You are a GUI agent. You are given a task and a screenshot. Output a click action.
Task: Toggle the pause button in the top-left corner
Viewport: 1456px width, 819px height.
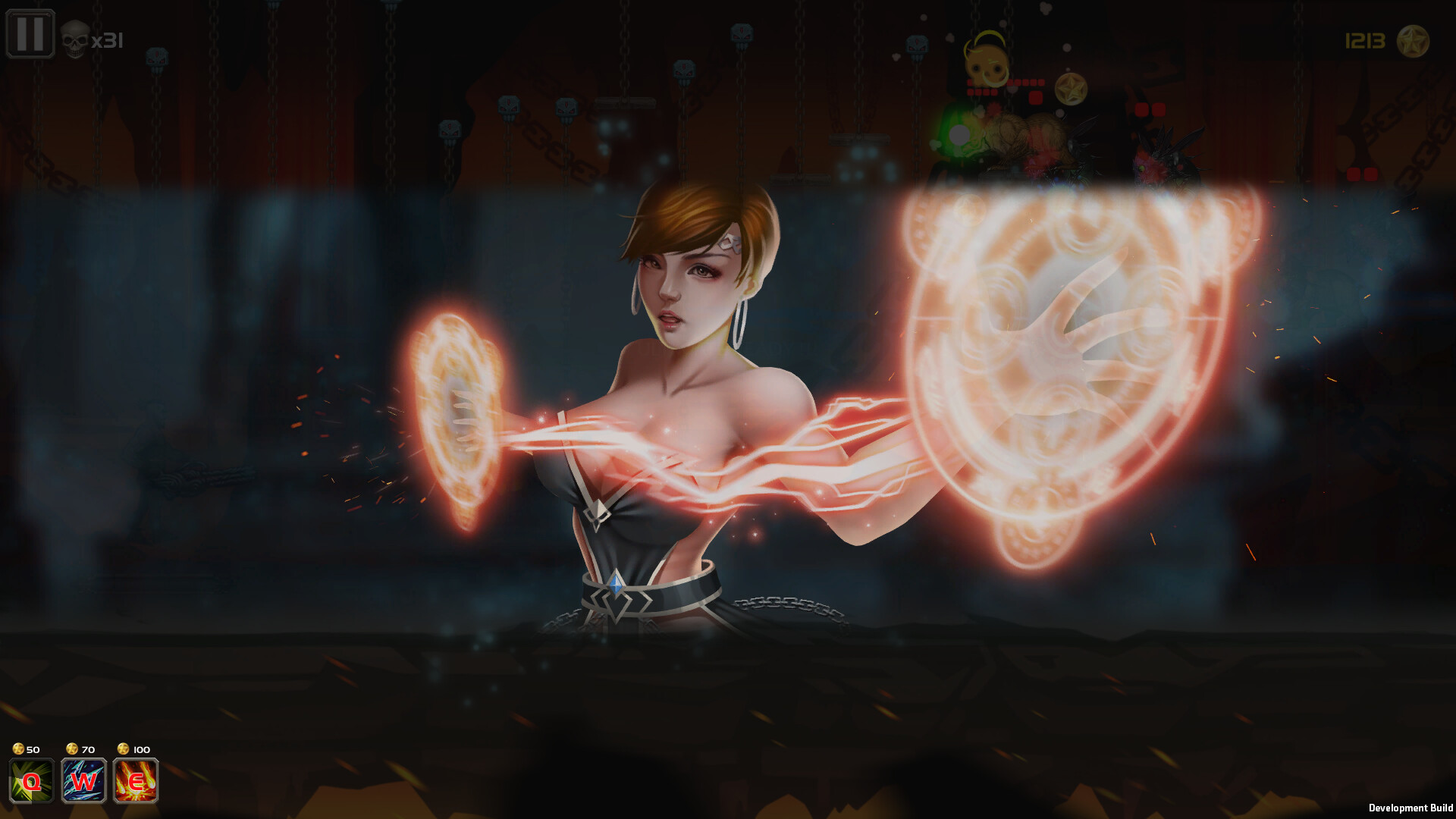[x=30, y=33]
